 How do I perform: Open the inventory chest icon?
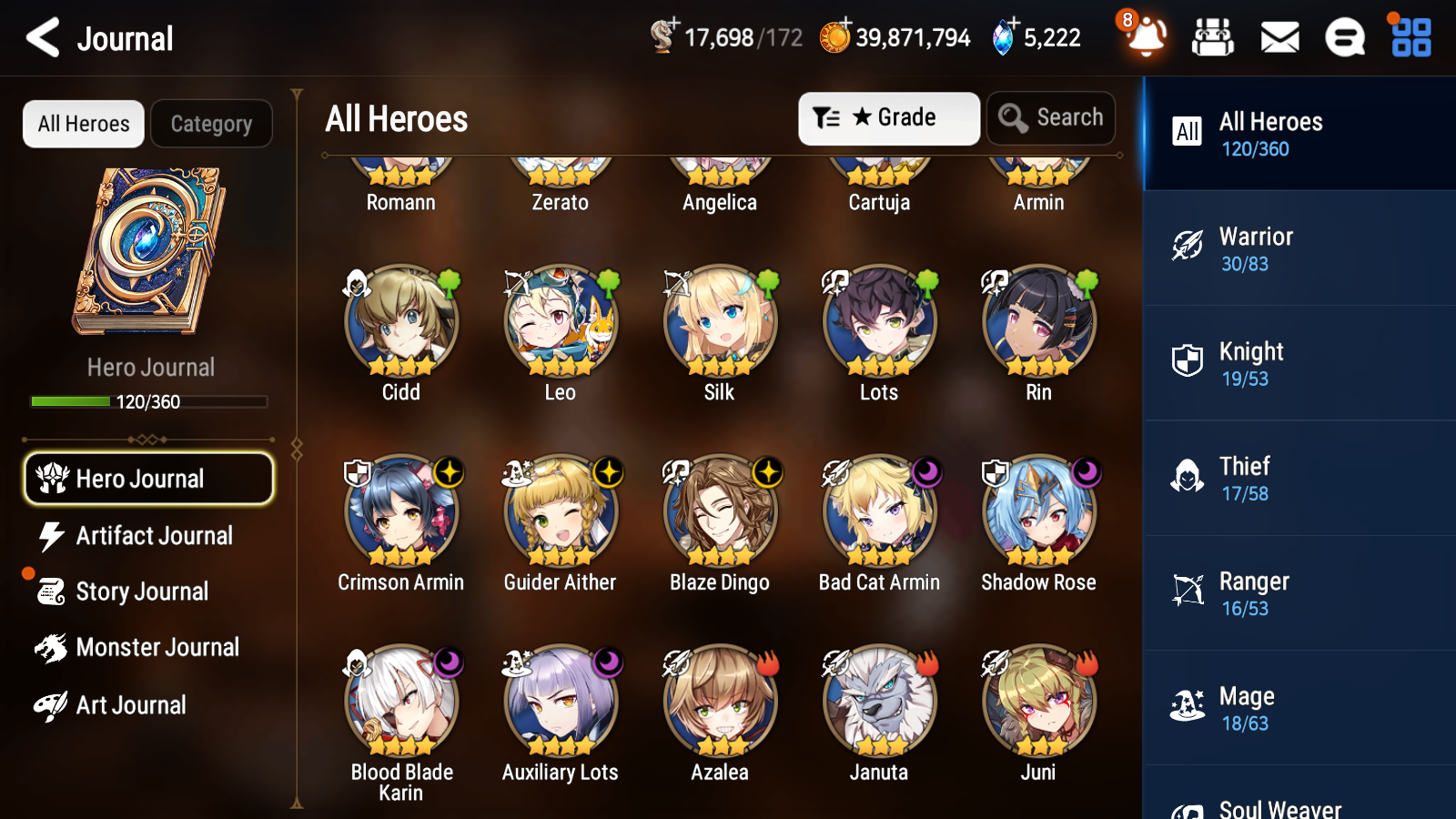1213,37
